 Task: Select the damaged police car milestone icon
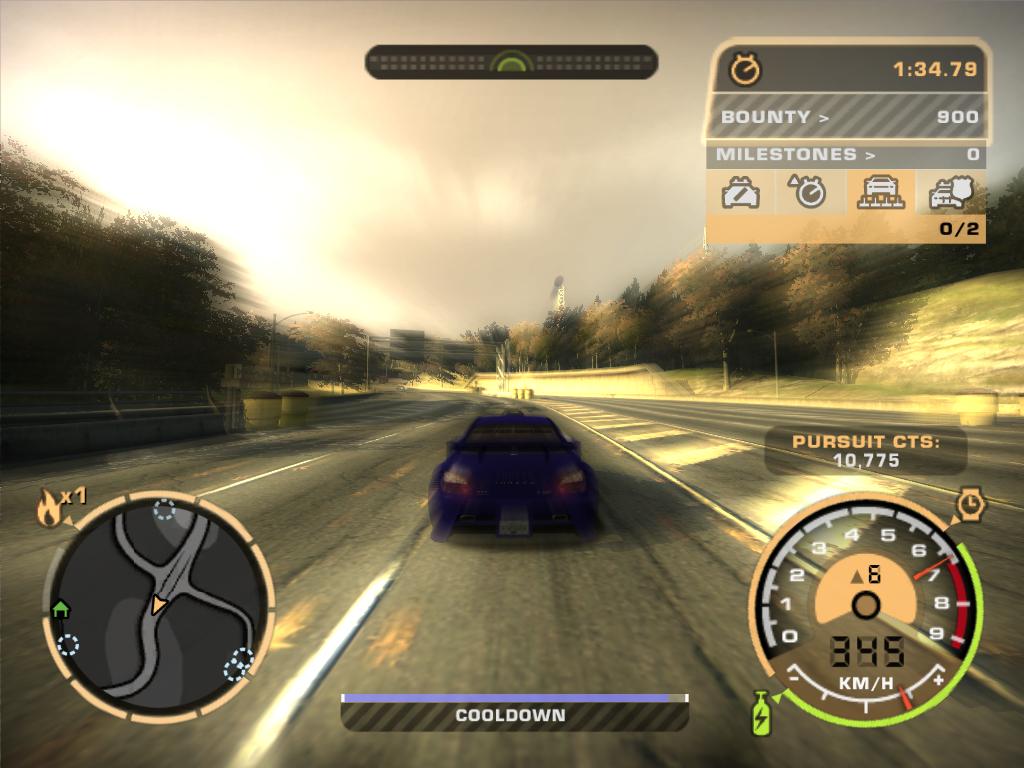(741, 191)
